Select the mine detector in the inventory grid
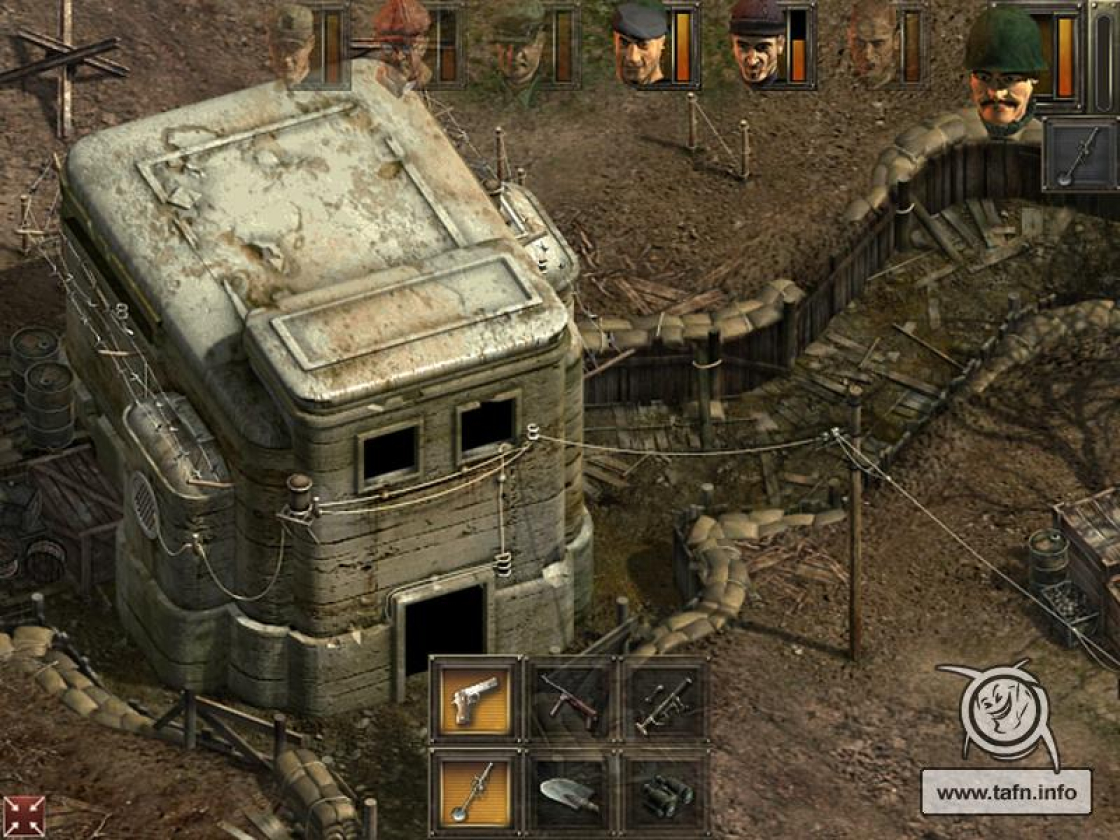Image resolution: width=1120 pixels, height=840 pixels. (476, 791)
